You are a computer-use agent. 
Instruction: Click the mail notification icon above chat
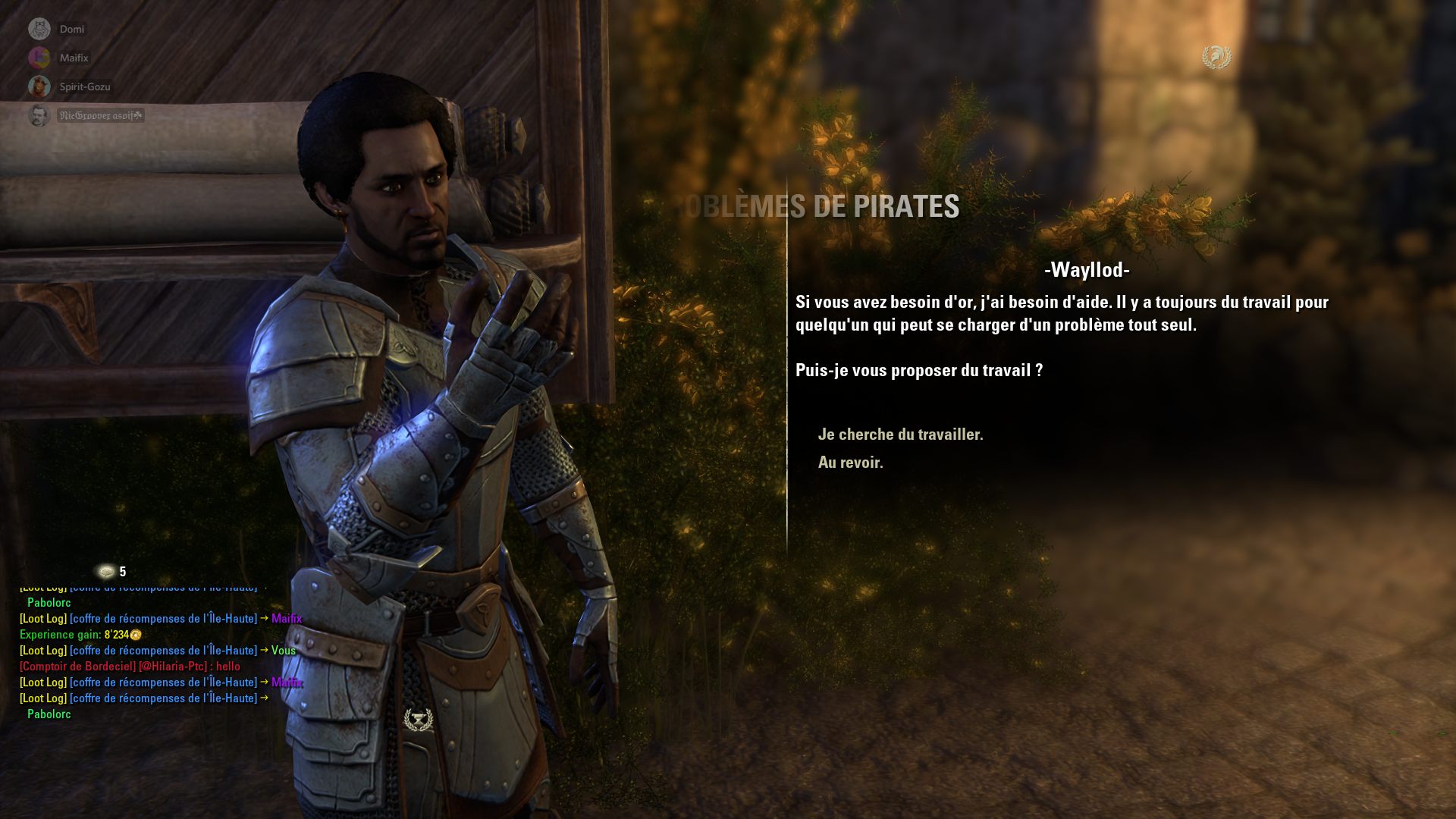coord(106,572)
